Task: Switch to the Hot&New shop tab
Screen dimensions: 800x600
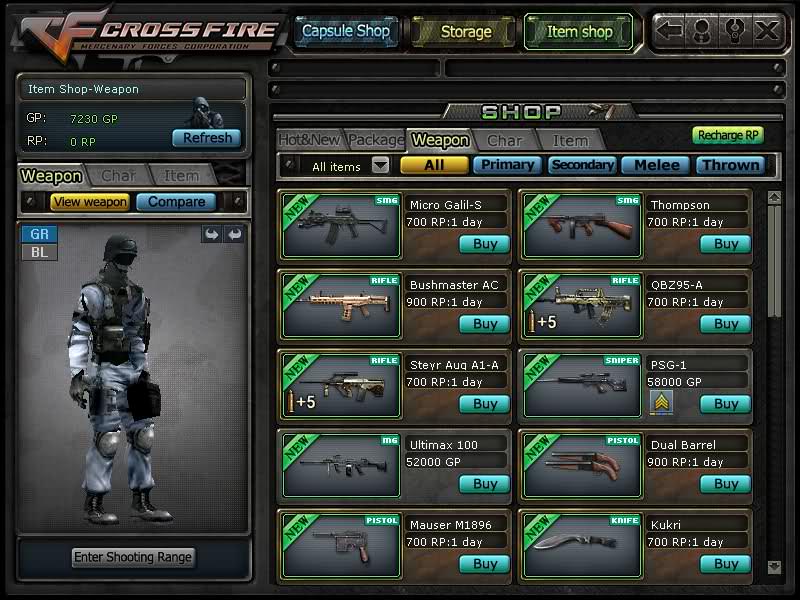Action: 309,141
